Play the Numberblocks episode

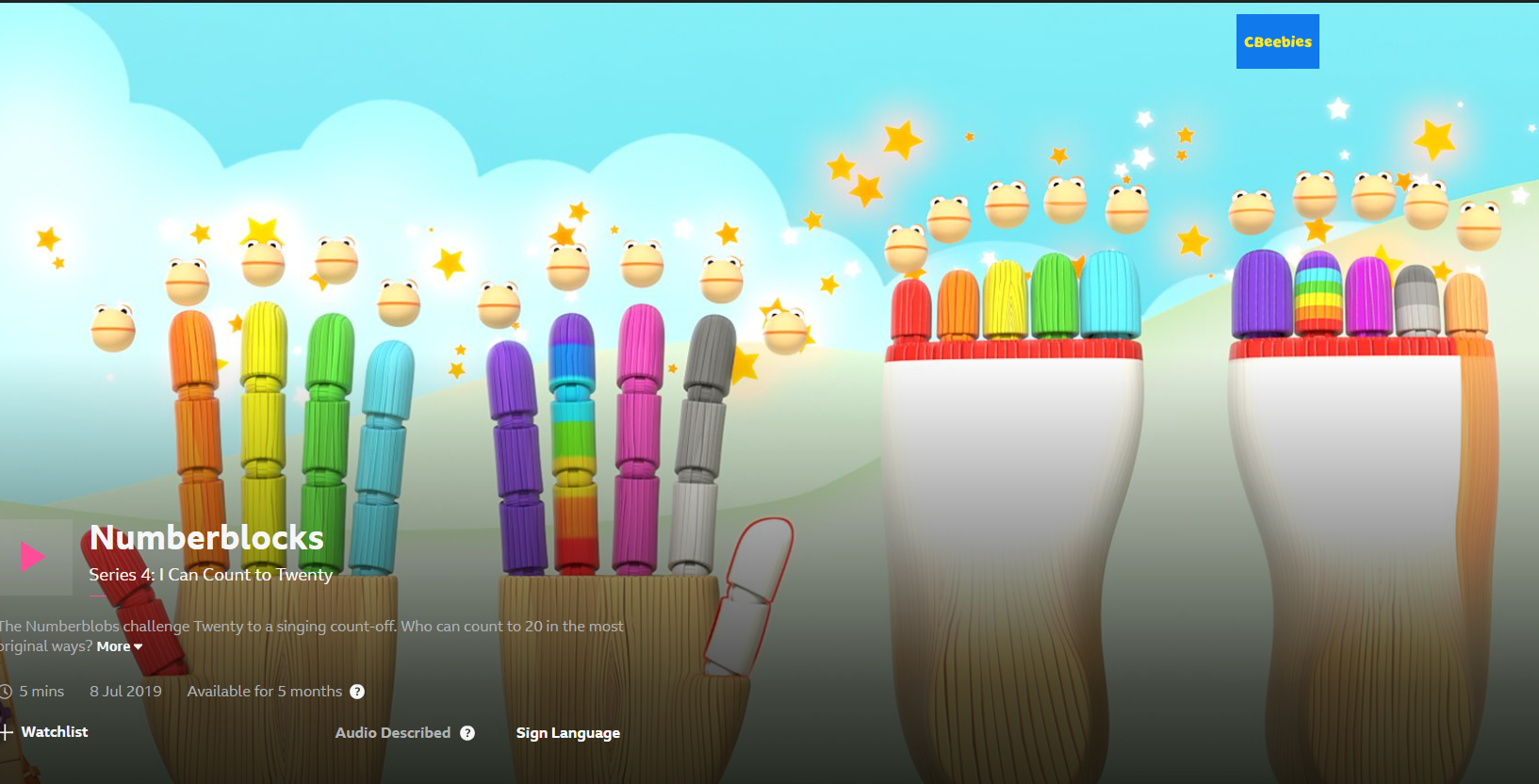(x=33, y=557)
